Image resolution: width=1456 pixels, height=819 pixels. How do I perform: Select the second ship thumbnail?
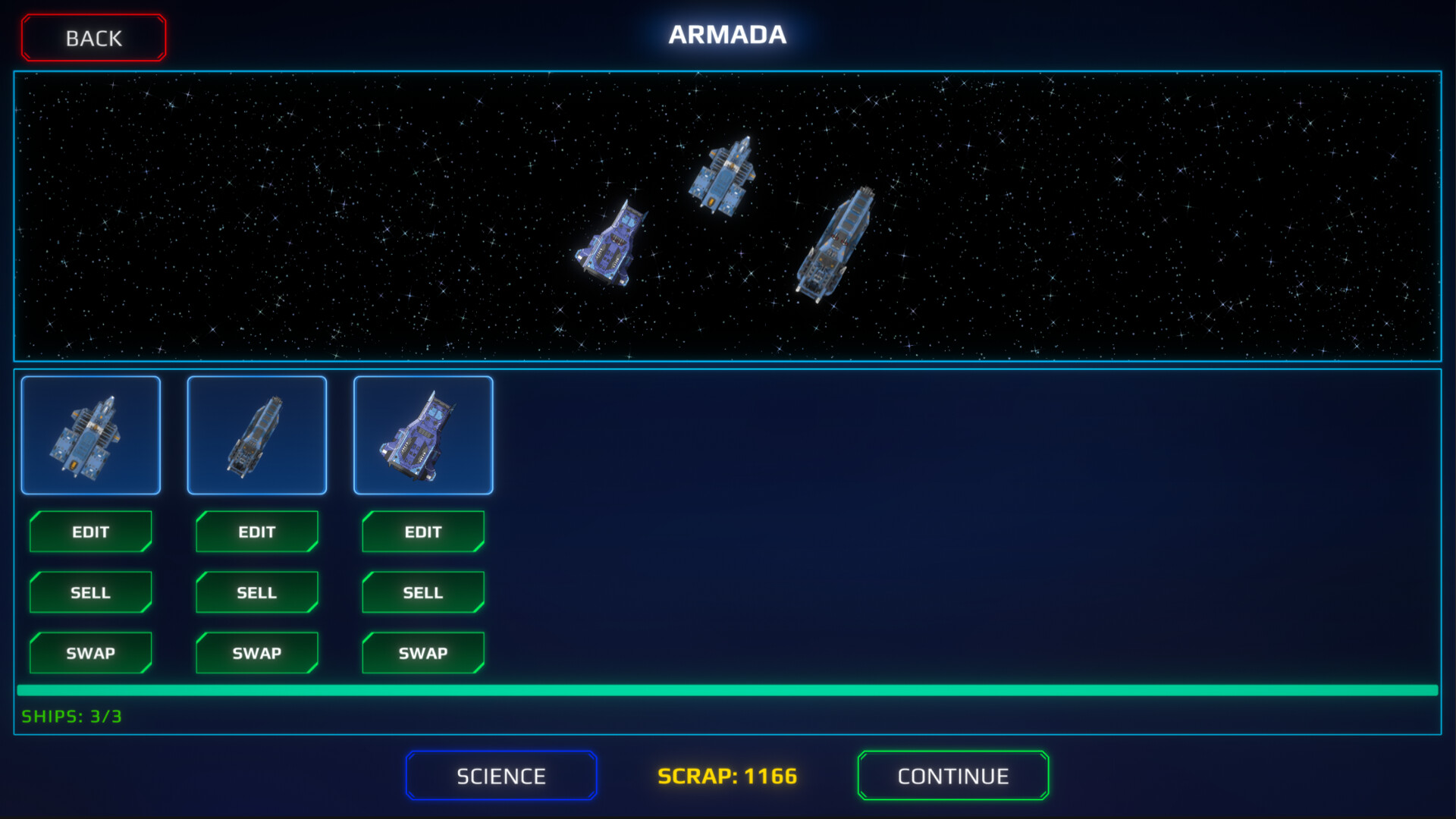pyautogui.click(x=257, y=435)
